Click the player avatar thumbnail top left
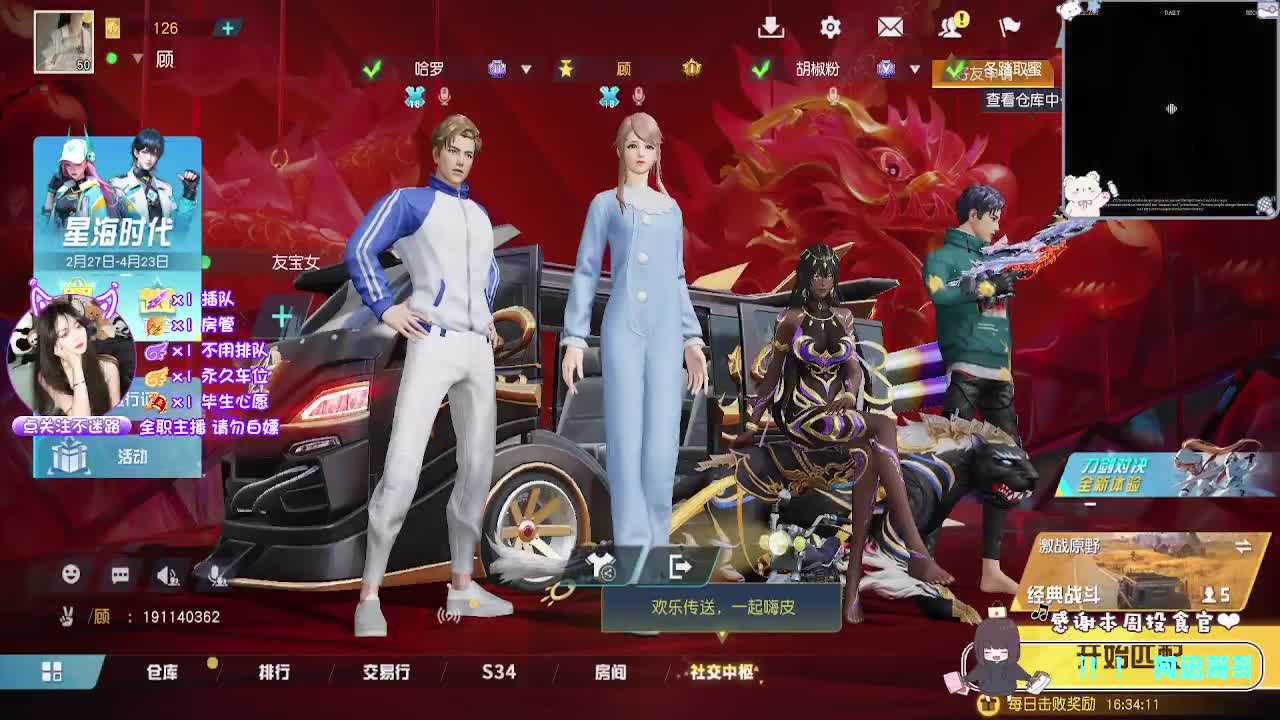 (x=63, y=38)
